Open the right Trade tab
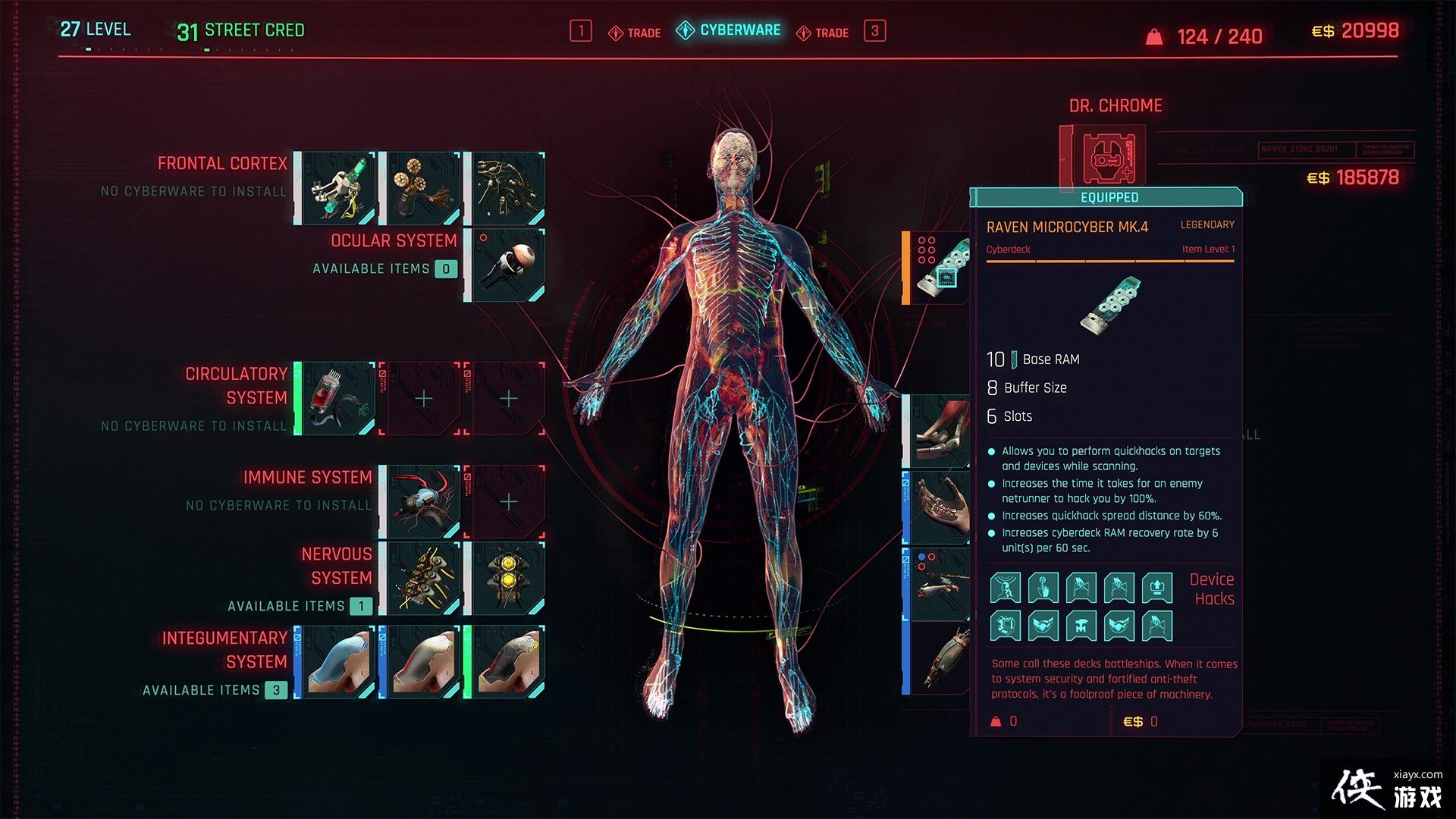The width and height of the screenshot is (1456, 819). click(x=823, y=33)
